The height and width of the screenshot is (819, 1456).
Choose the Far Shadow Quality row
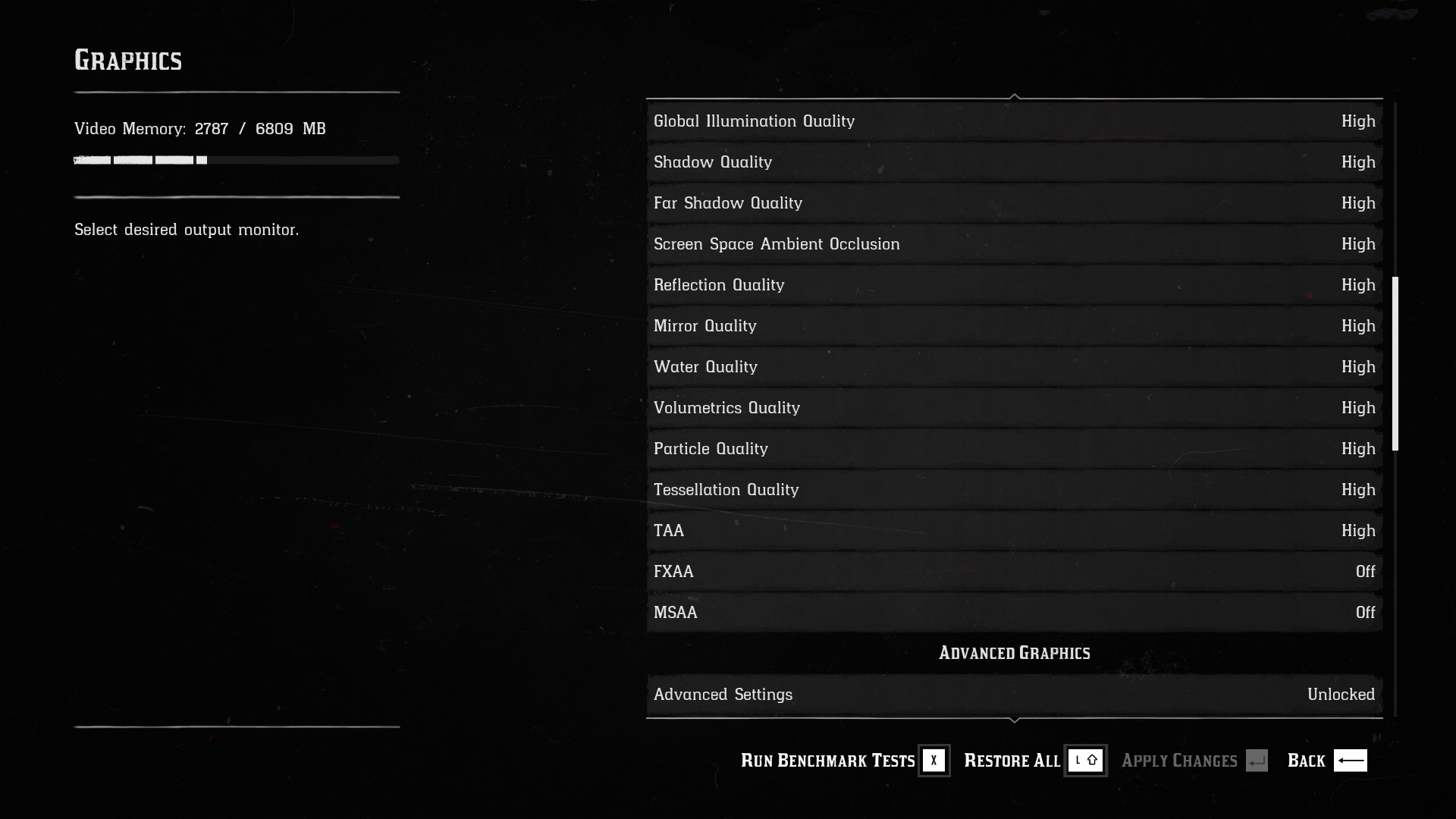[x=1014, y=203]
